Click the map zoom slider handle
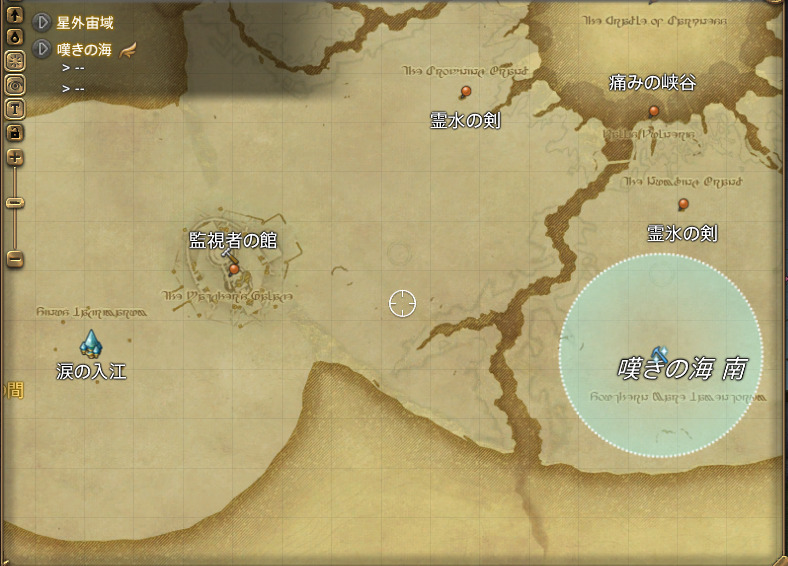The height and width of the screenshot is (566, 788). click(x=15, y=203)
